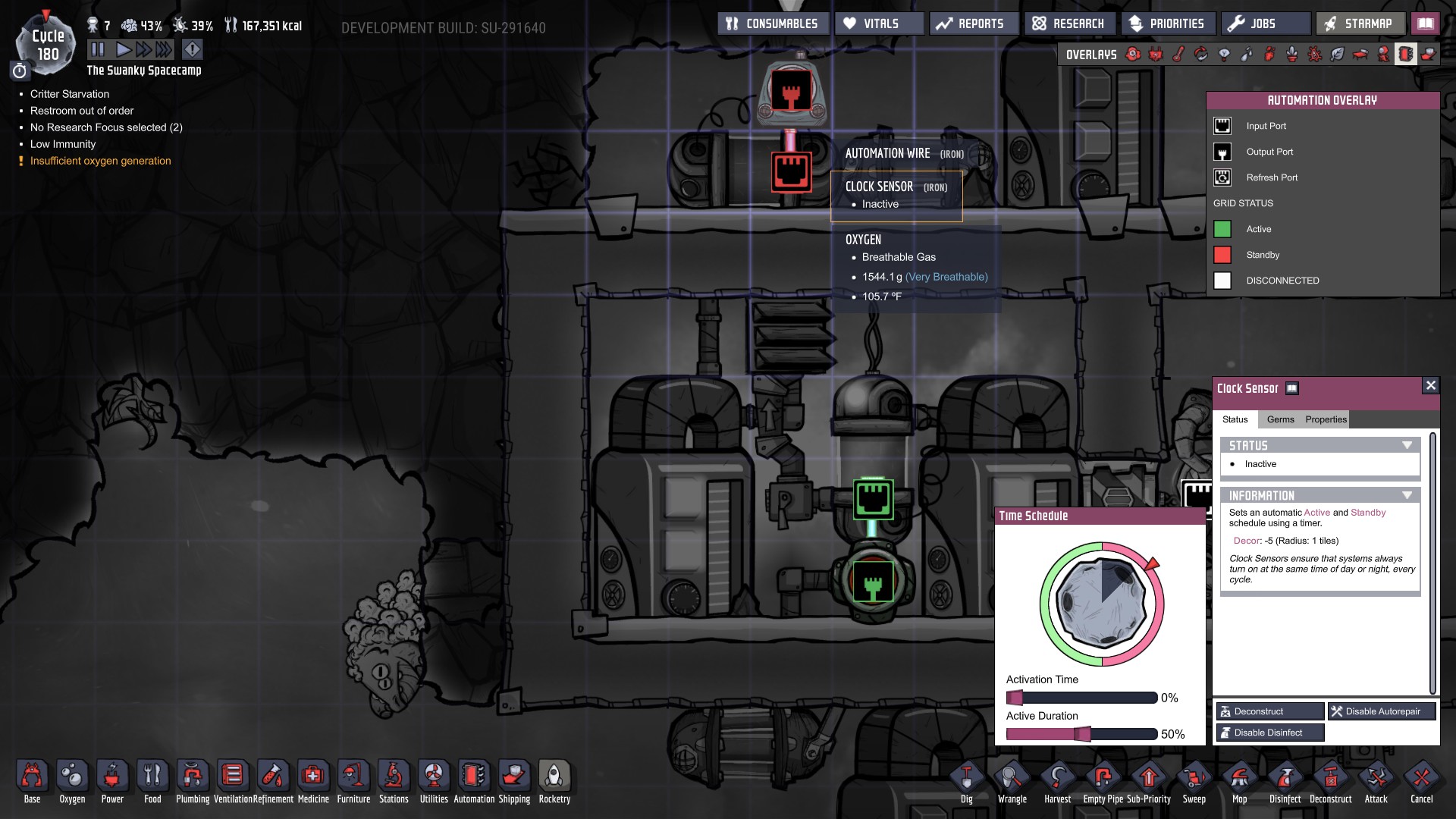This screenshot has height=819, width=1456.
Task: Open the Power overlay icon next to Overlays
Action: pyautogui.click(x=1155, y=55)
